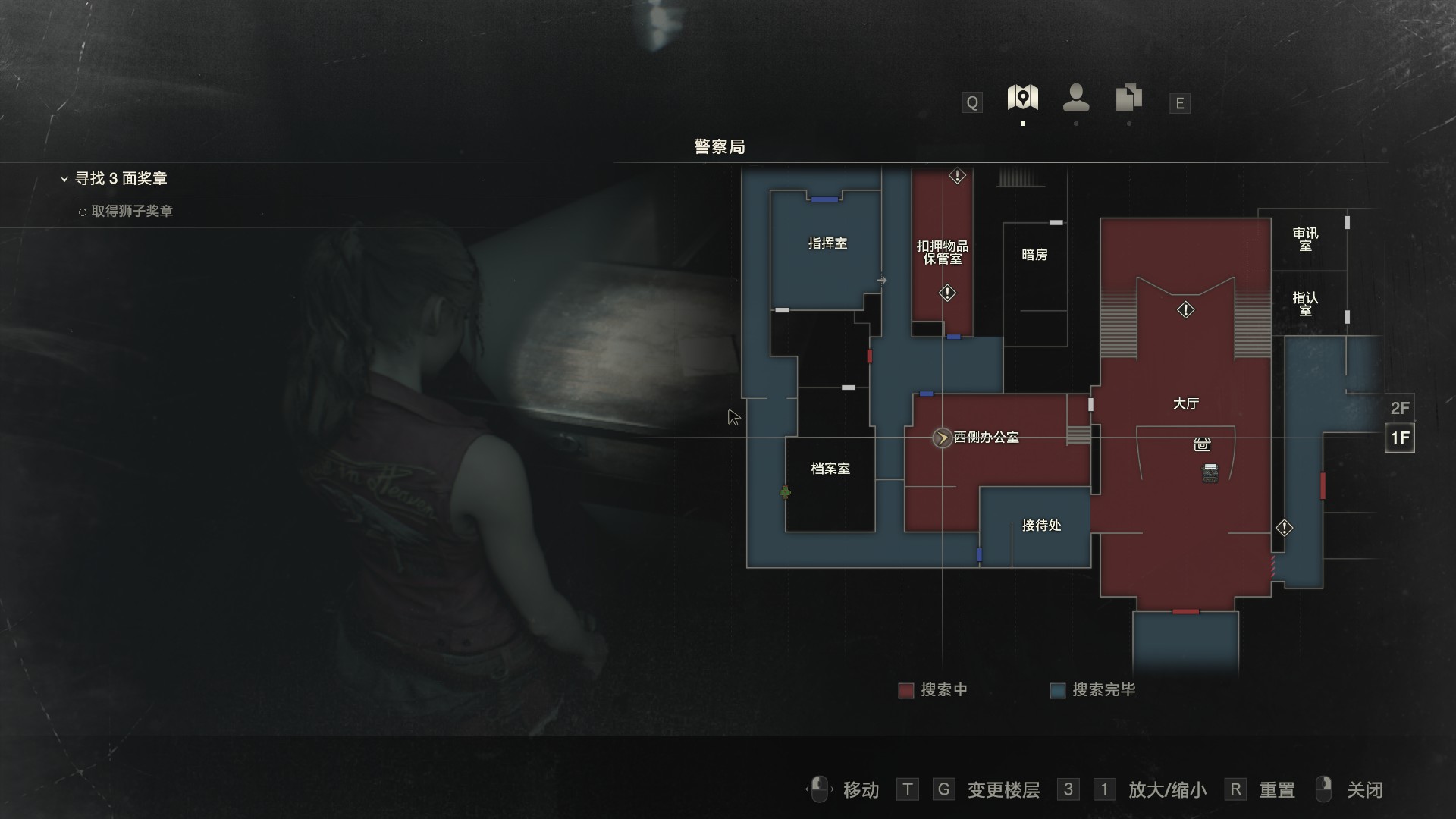
Task: Switch to the map tab icon
Action: [x=1022, y=99]
